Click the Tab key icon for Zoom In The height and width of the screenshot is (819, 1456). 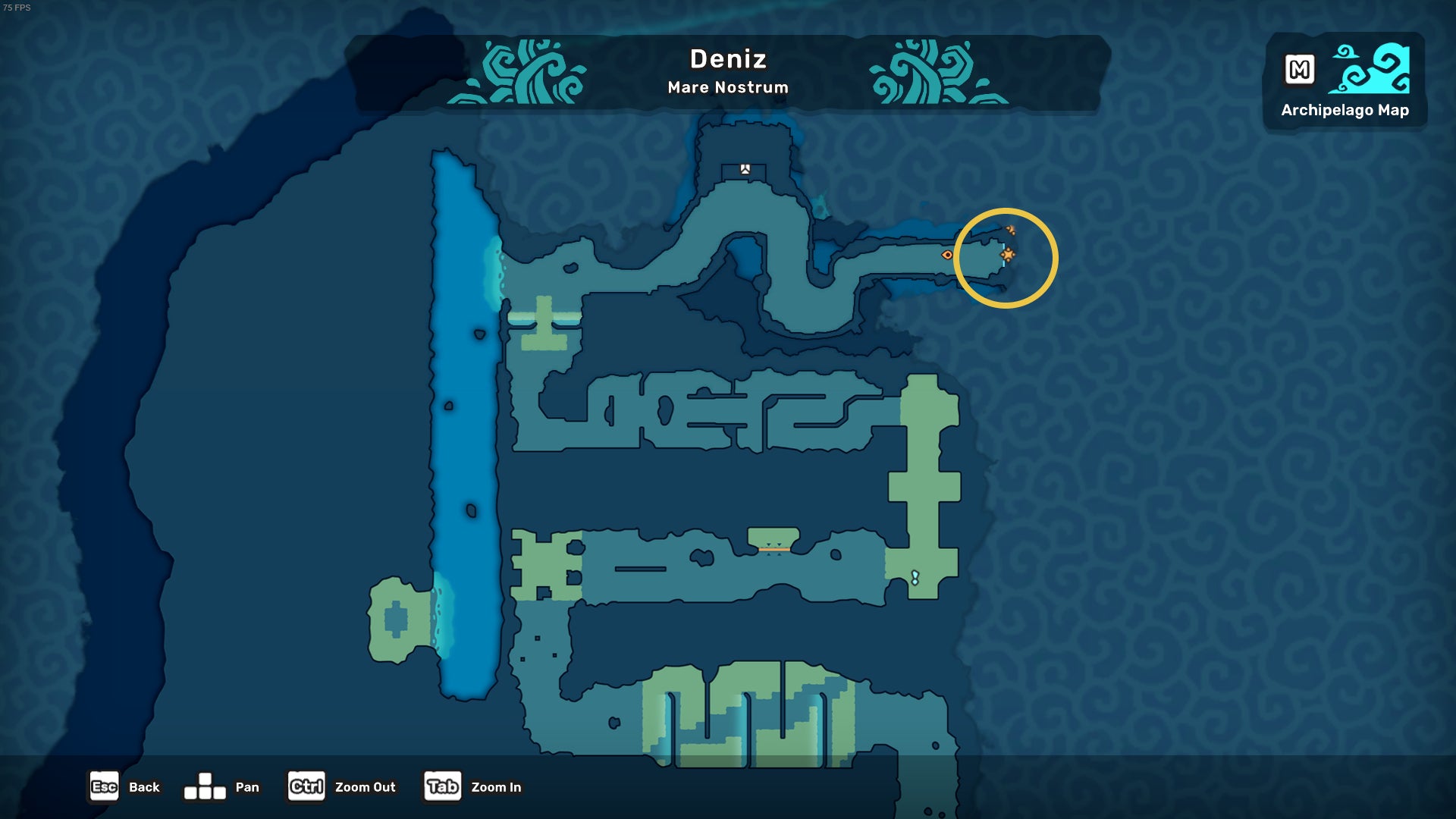pyautogui.click(x=442, y=787)
